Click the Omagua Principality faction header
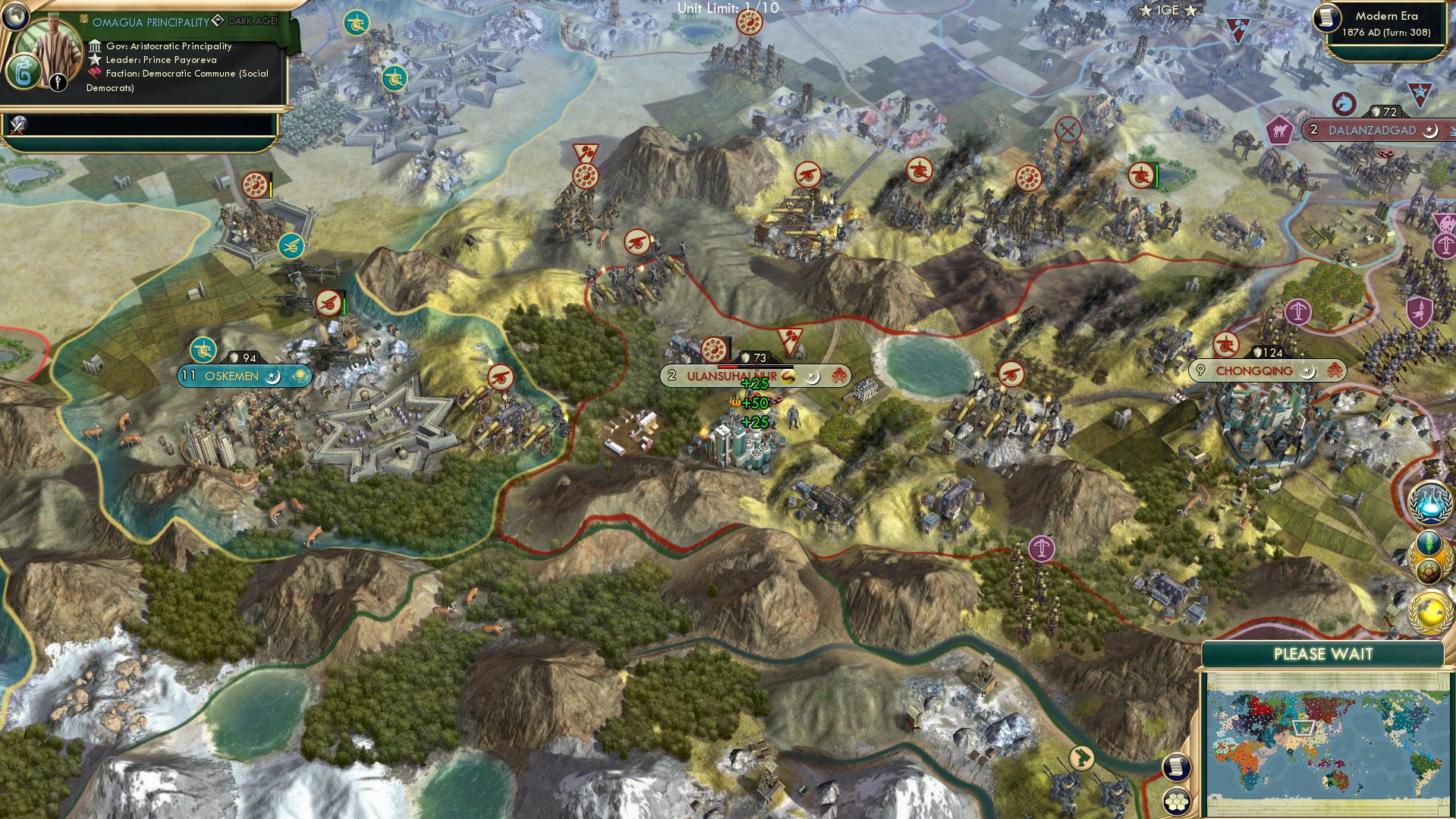The width and height of the screenshot is (1456, 819). point(152,21)
